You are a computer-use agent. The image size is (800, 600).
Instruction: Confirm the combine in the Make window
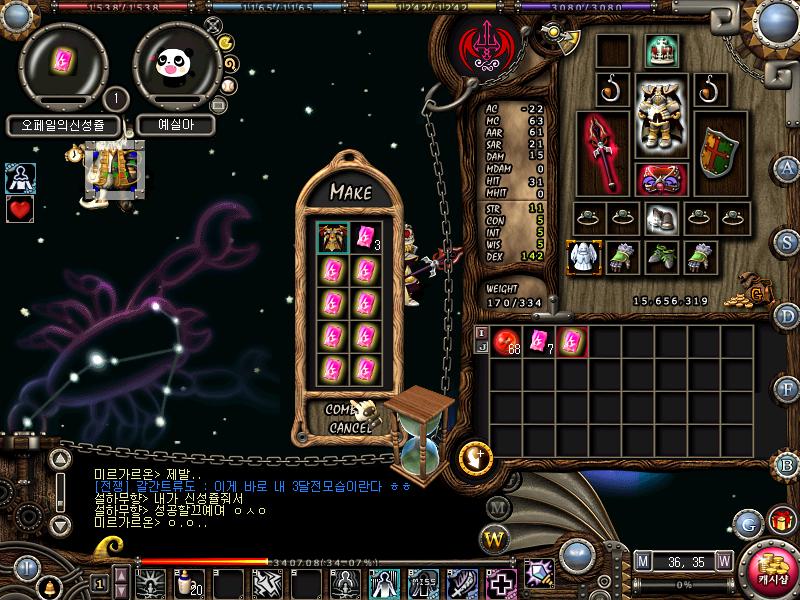tap(340, 409)
